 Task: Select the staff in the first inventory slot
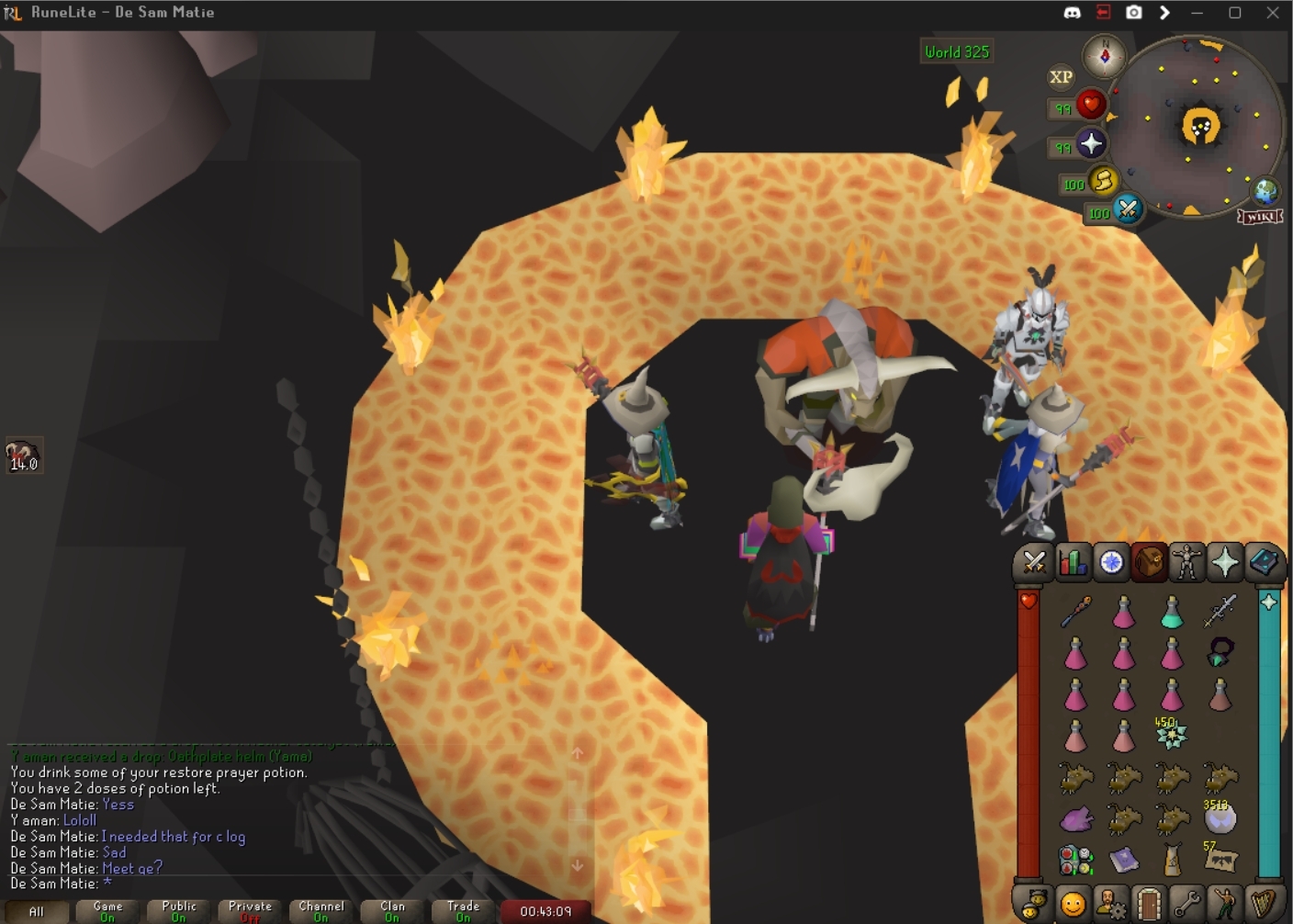click(1075, 612)
